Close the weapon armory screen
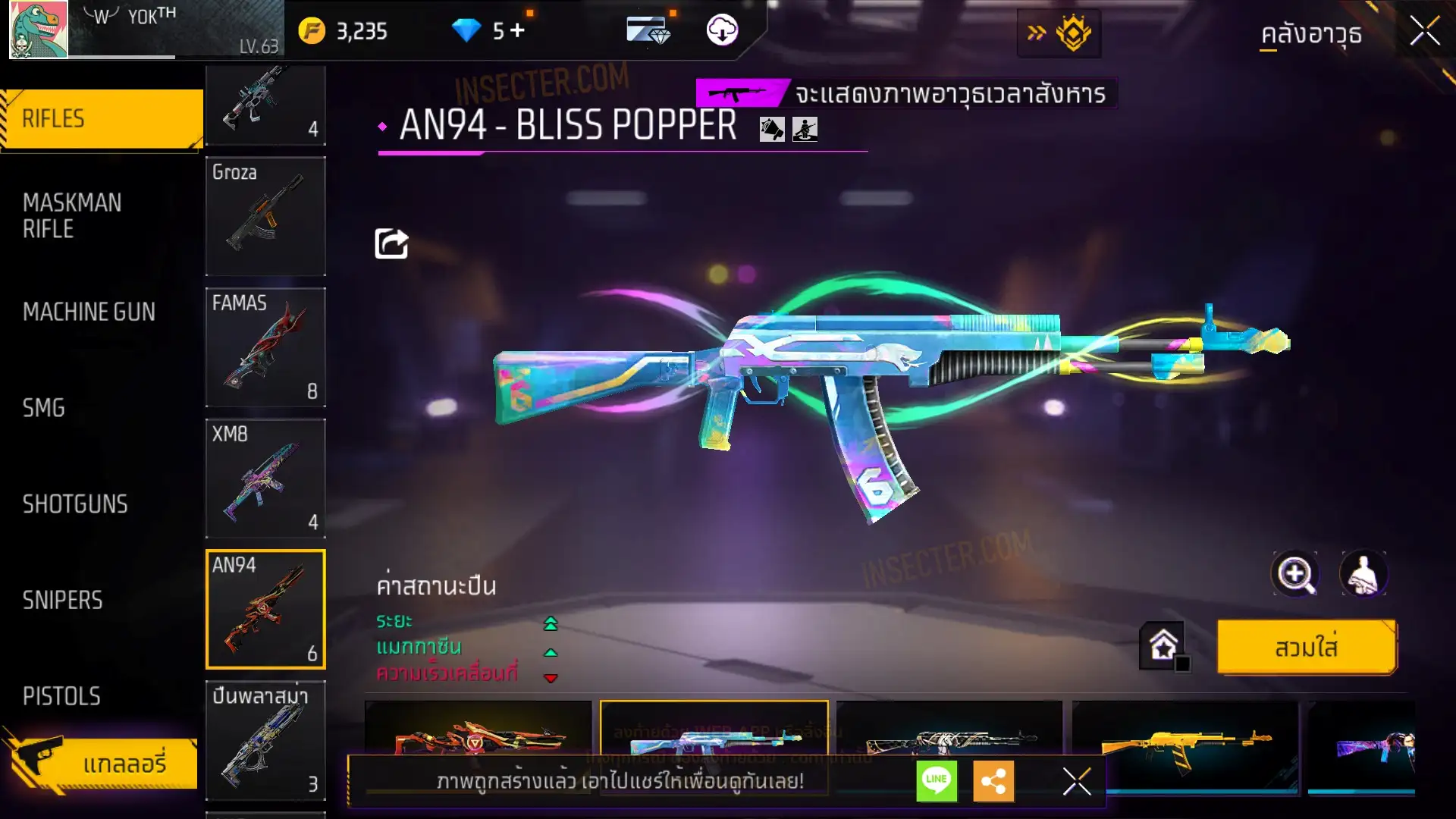The height and width of the screenshot is (819, 1456). [x=1425, y=32]
